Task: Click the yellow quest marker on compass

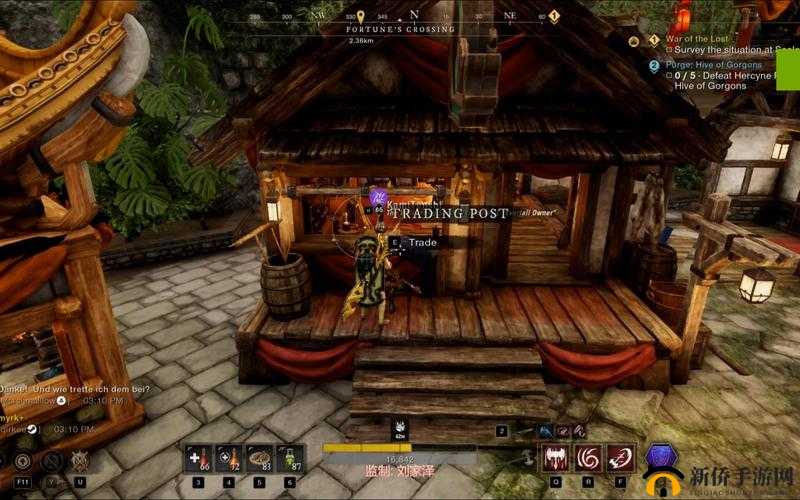Action: [361, 17]
